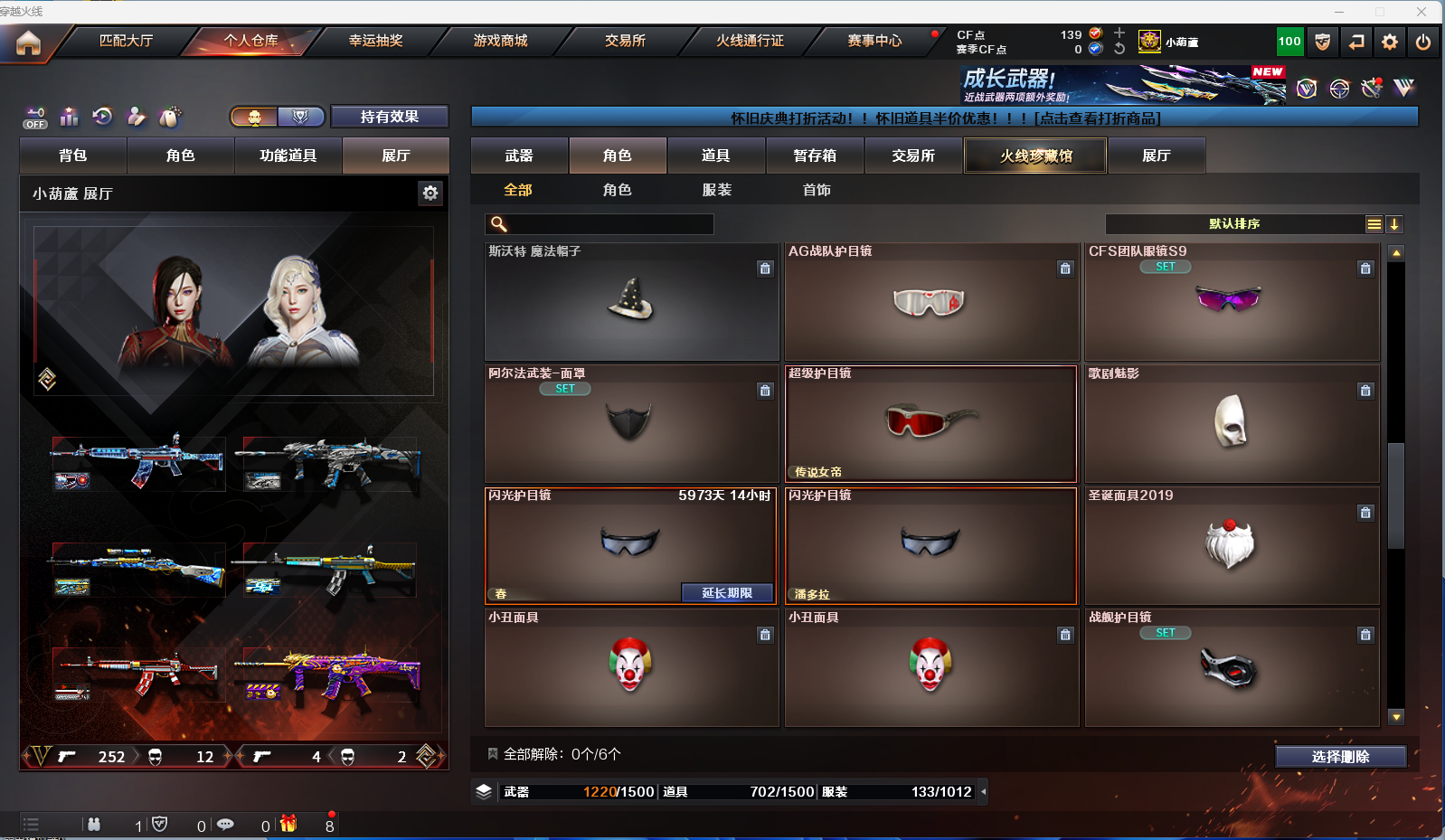Open the 交易所 top menu entry

[x=625, y=41]
